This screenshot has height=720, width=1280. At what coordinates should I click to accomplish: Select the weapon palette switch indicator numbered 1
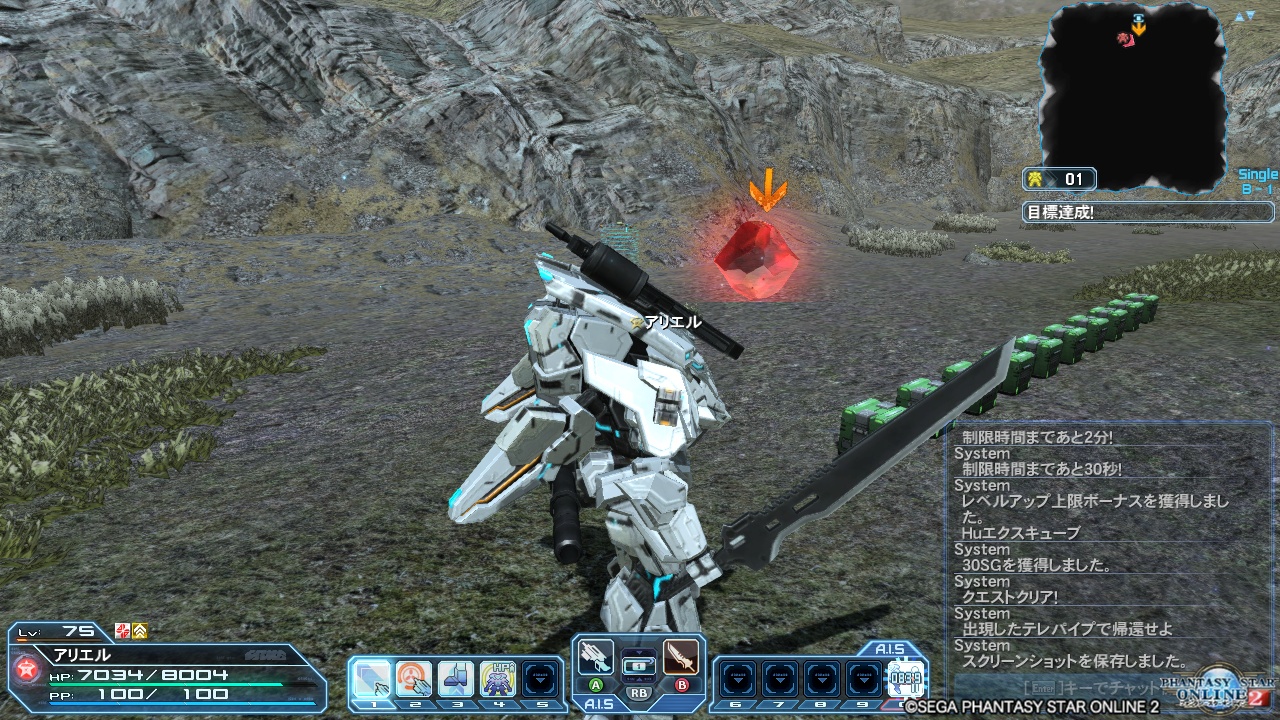click(638, 664)
